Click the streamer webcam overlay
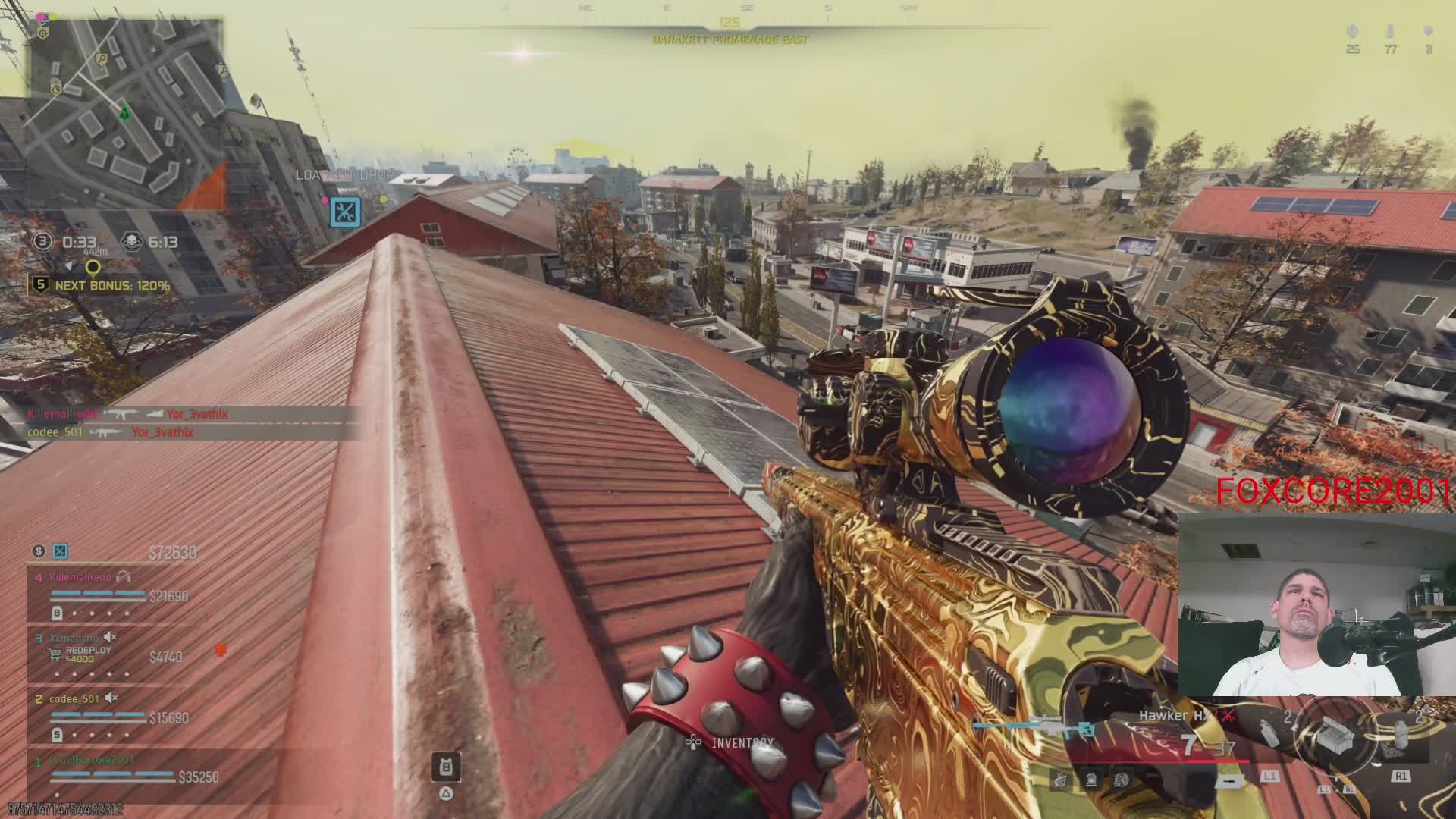This screenshot has height=819, width=1456. pyautogui.click(x=1316, y=604)
